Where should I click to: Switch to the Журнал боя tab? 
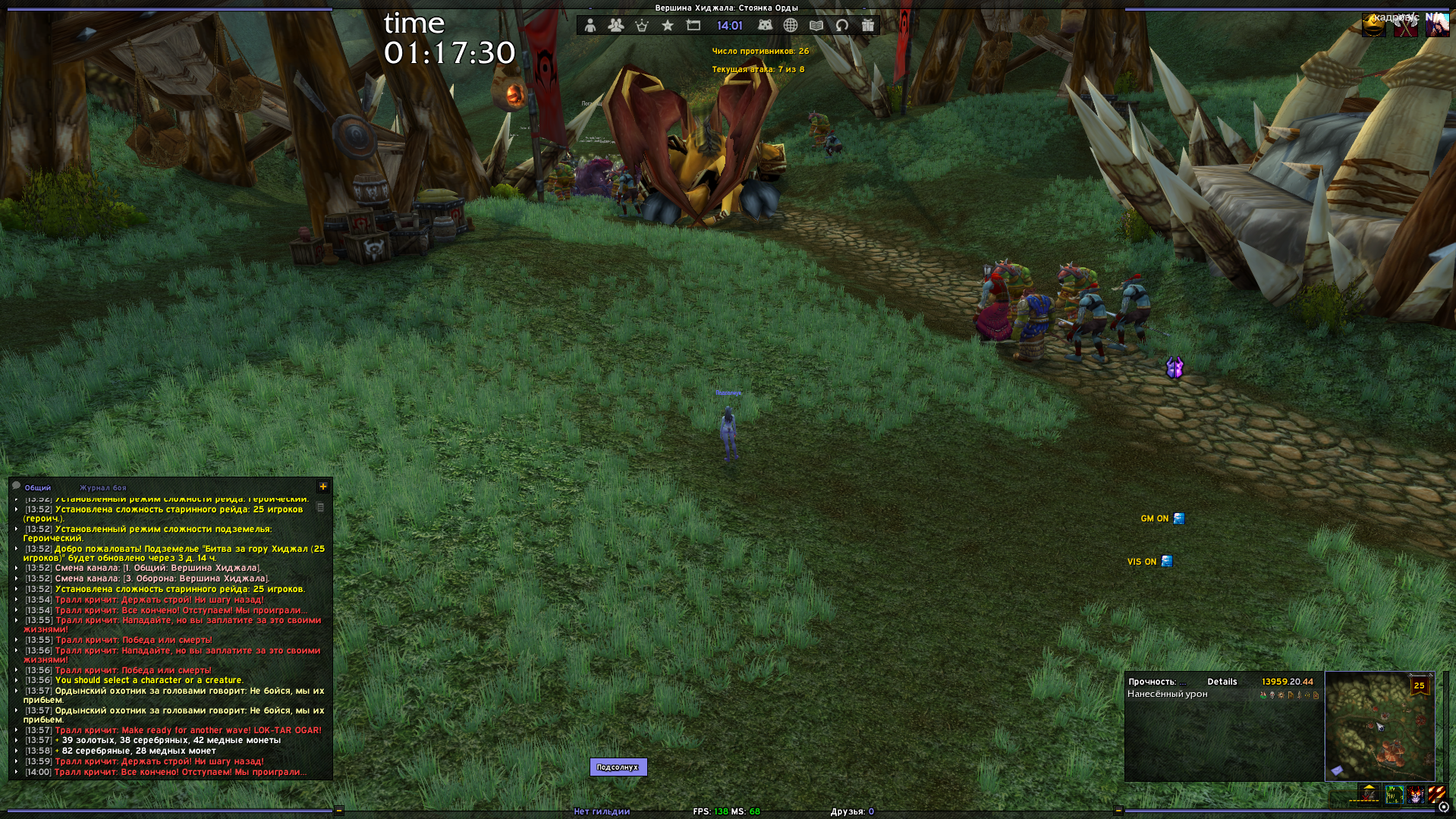pyautogui.click(x=103, y=488)
